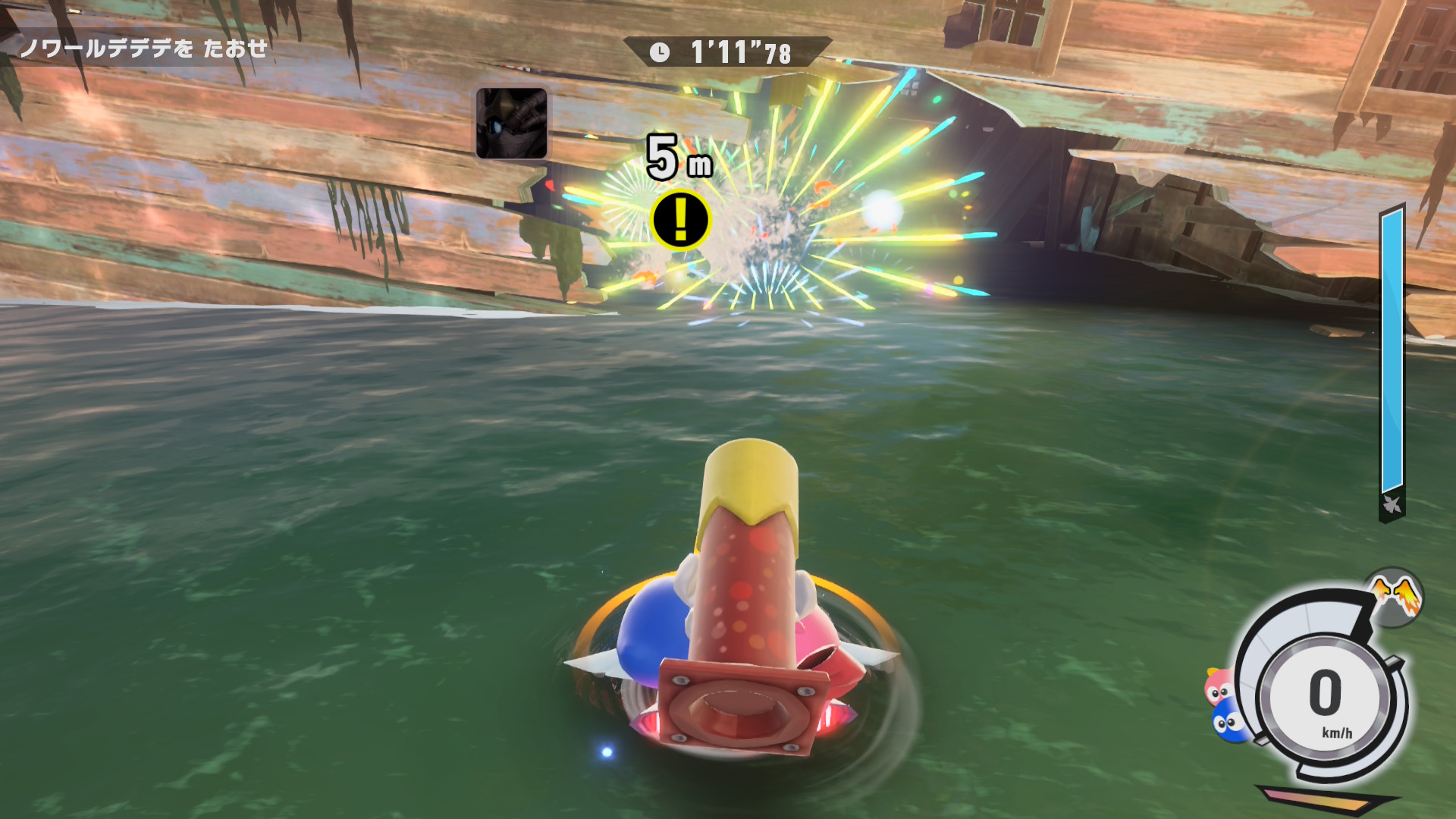
Task: Click the yellow exclamation target marker
Action: coord(680,220)
